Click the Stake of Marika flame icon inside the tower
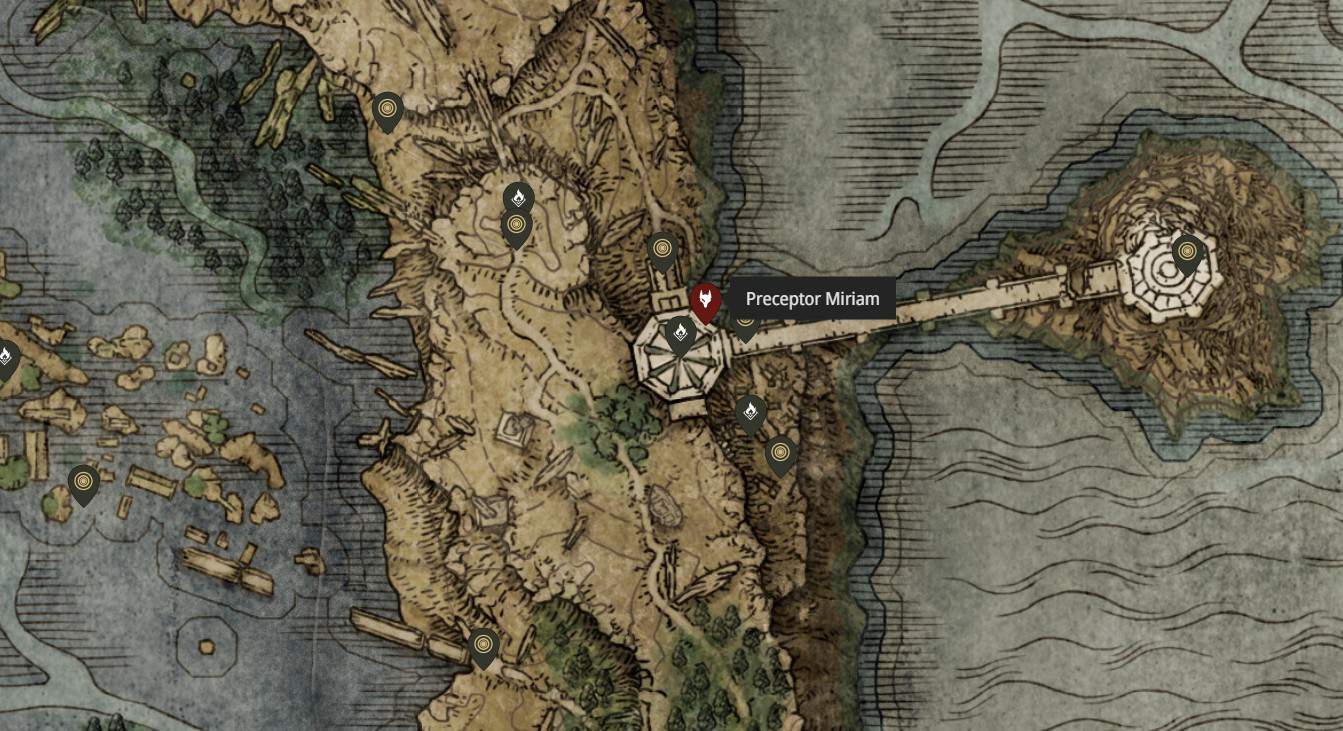Screen dimensions: 1343x731 (x=682, y=330)
